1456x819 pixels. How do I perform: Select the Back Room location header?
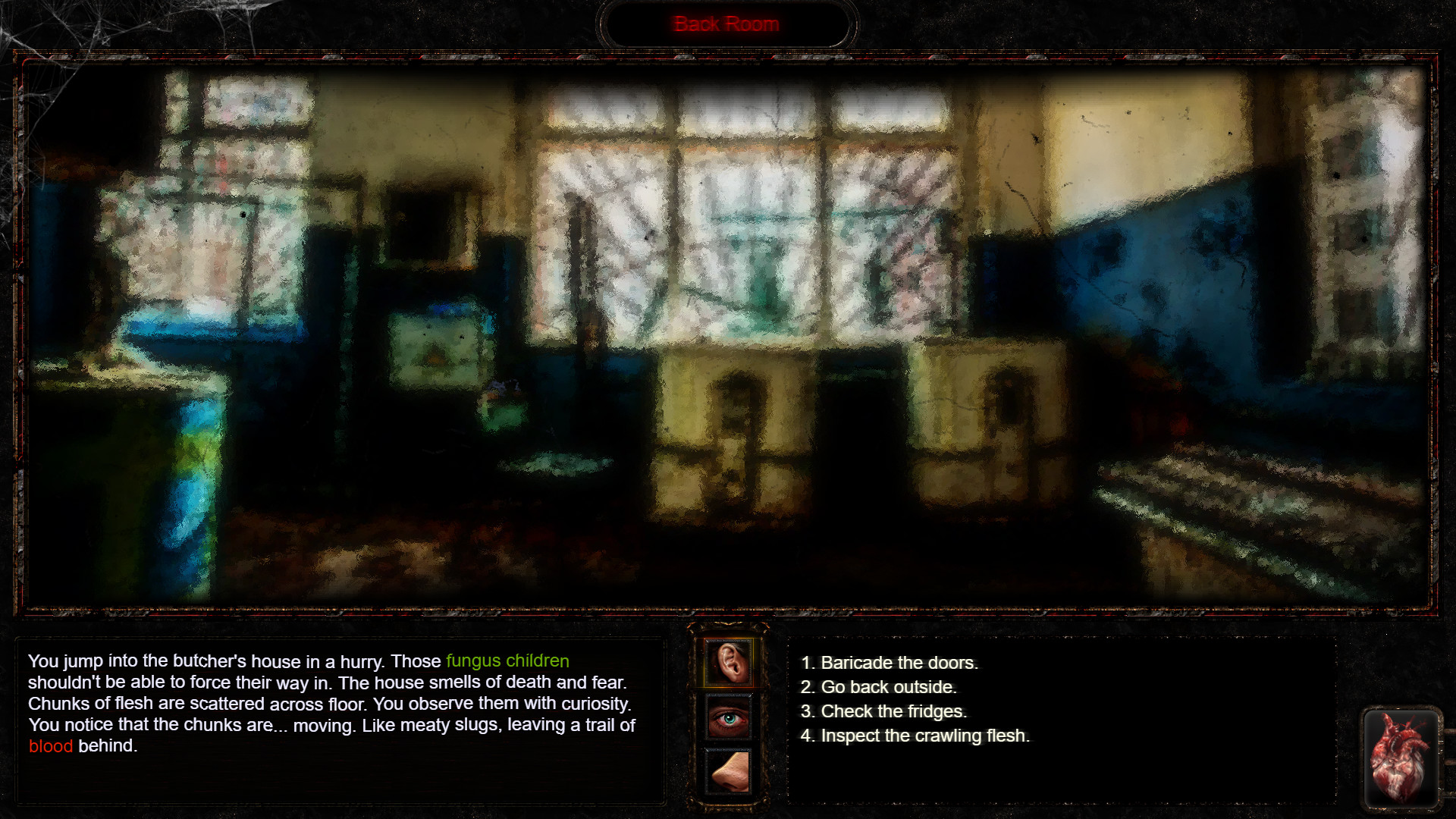click(x=726, y=24)
